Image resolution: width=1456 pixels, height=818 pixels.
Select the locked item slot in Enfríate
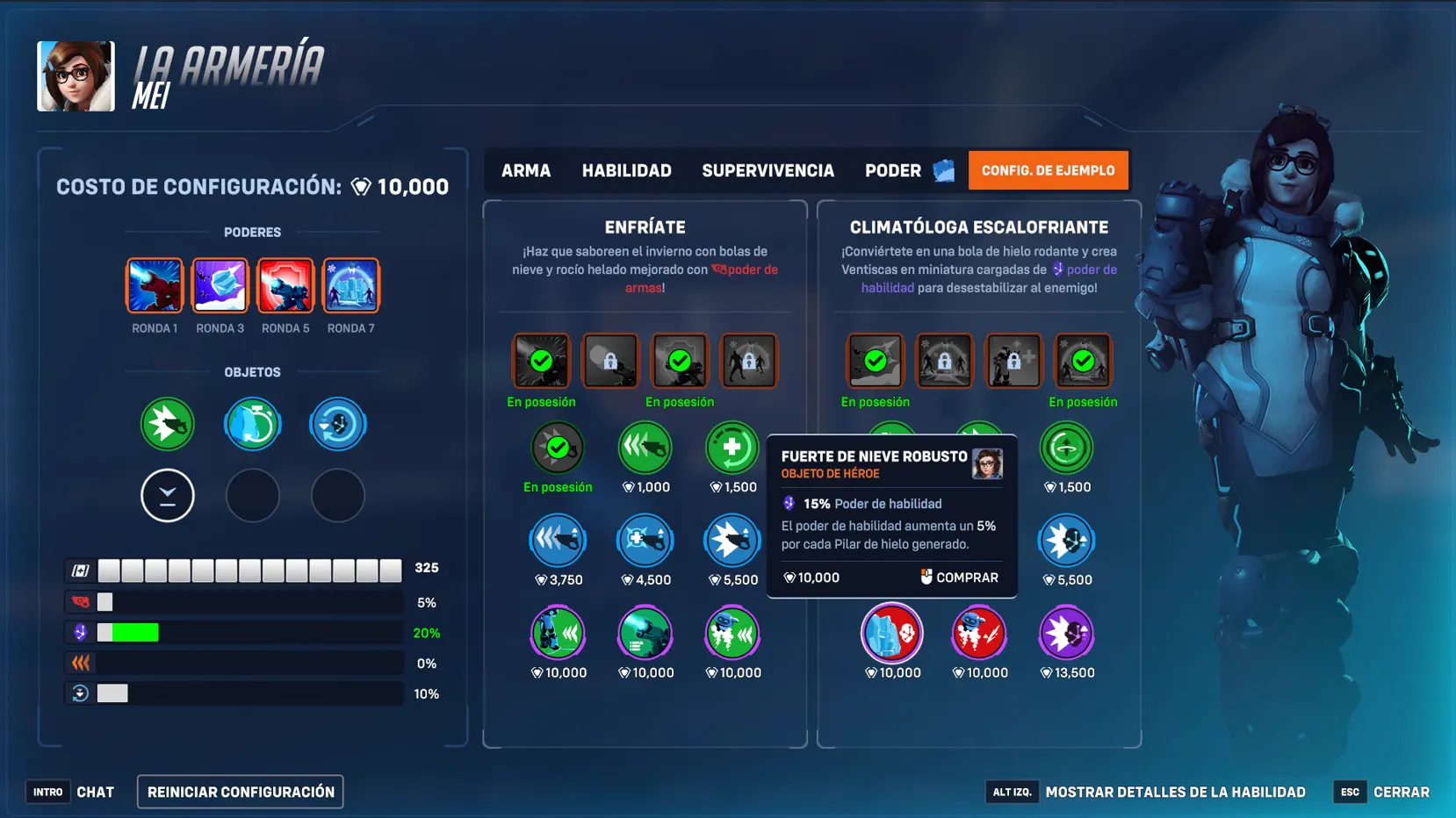tap(610, 360)
